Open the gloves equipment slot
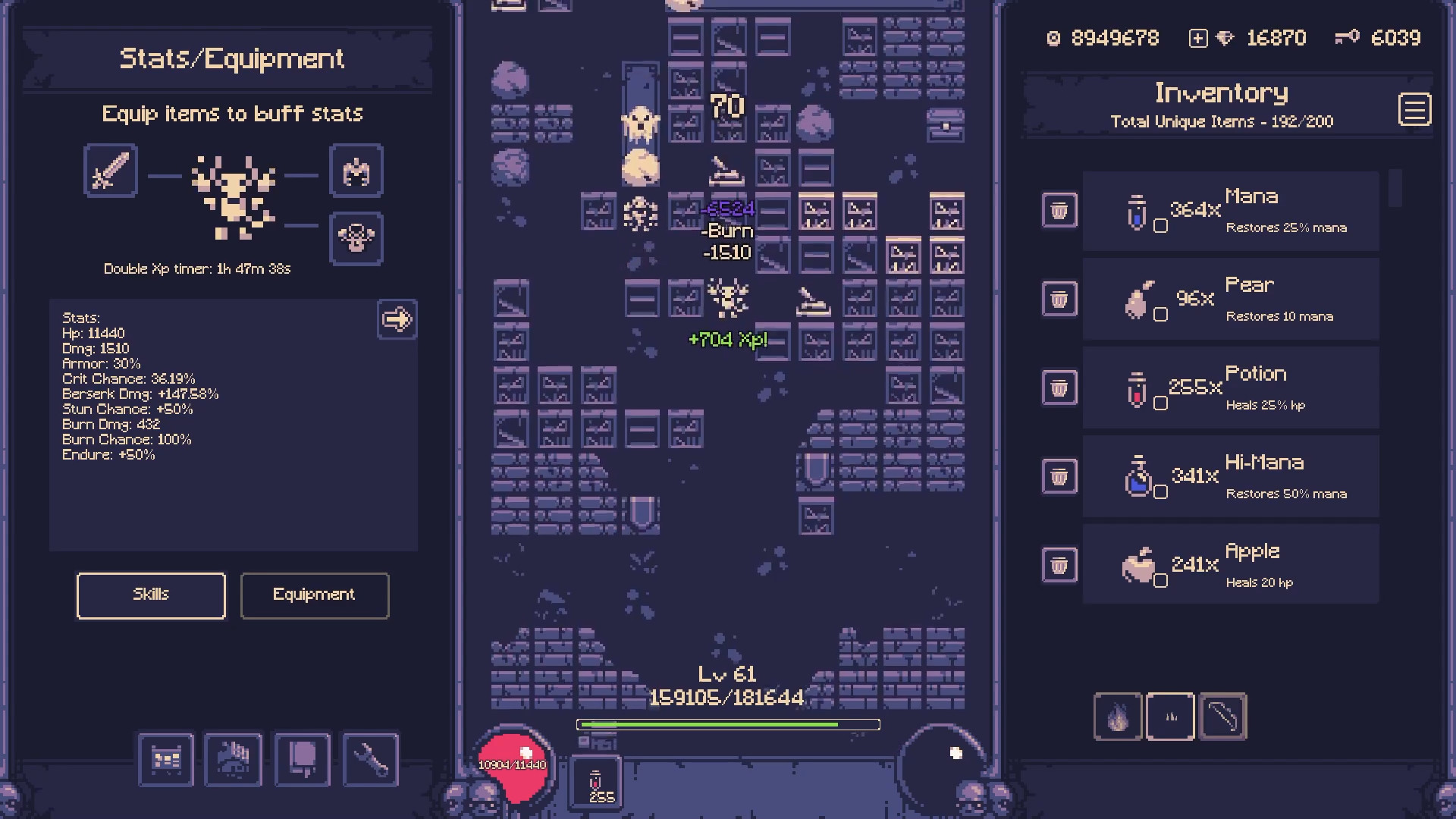This screenshot has height=819, width=1456. [356, 171]
